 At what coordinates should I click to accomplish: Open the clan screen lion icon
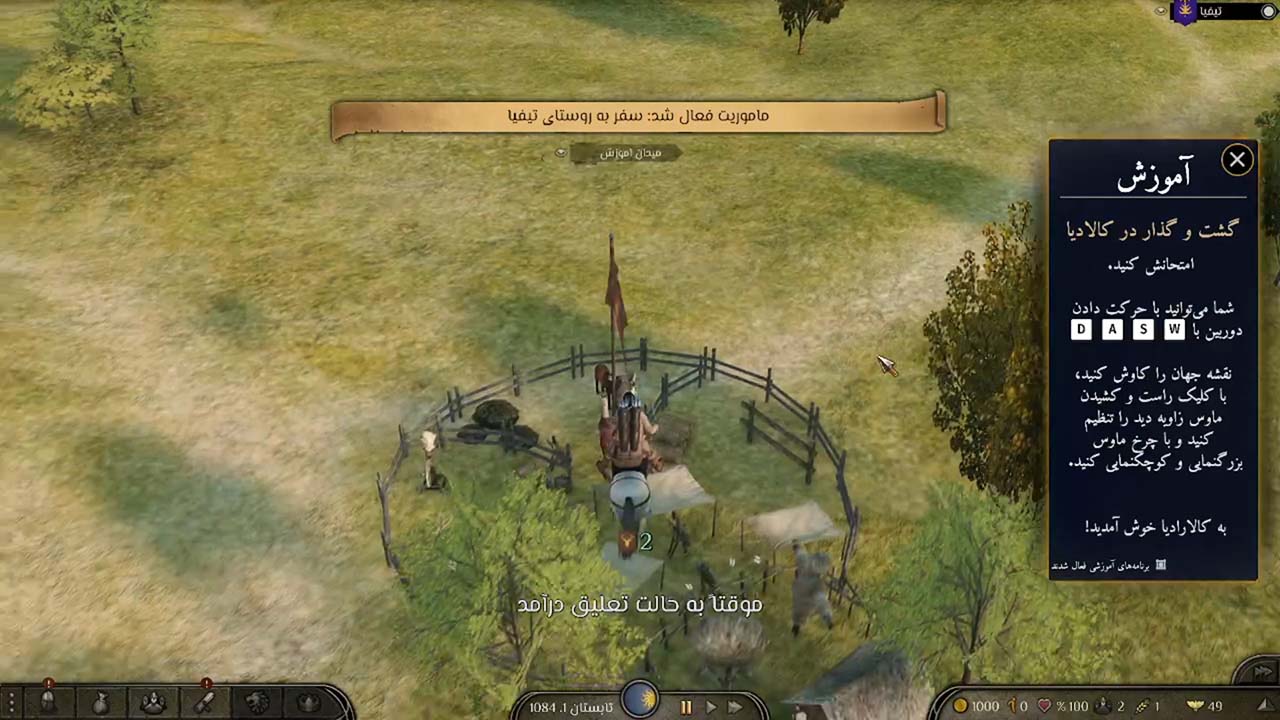point(257,702)
